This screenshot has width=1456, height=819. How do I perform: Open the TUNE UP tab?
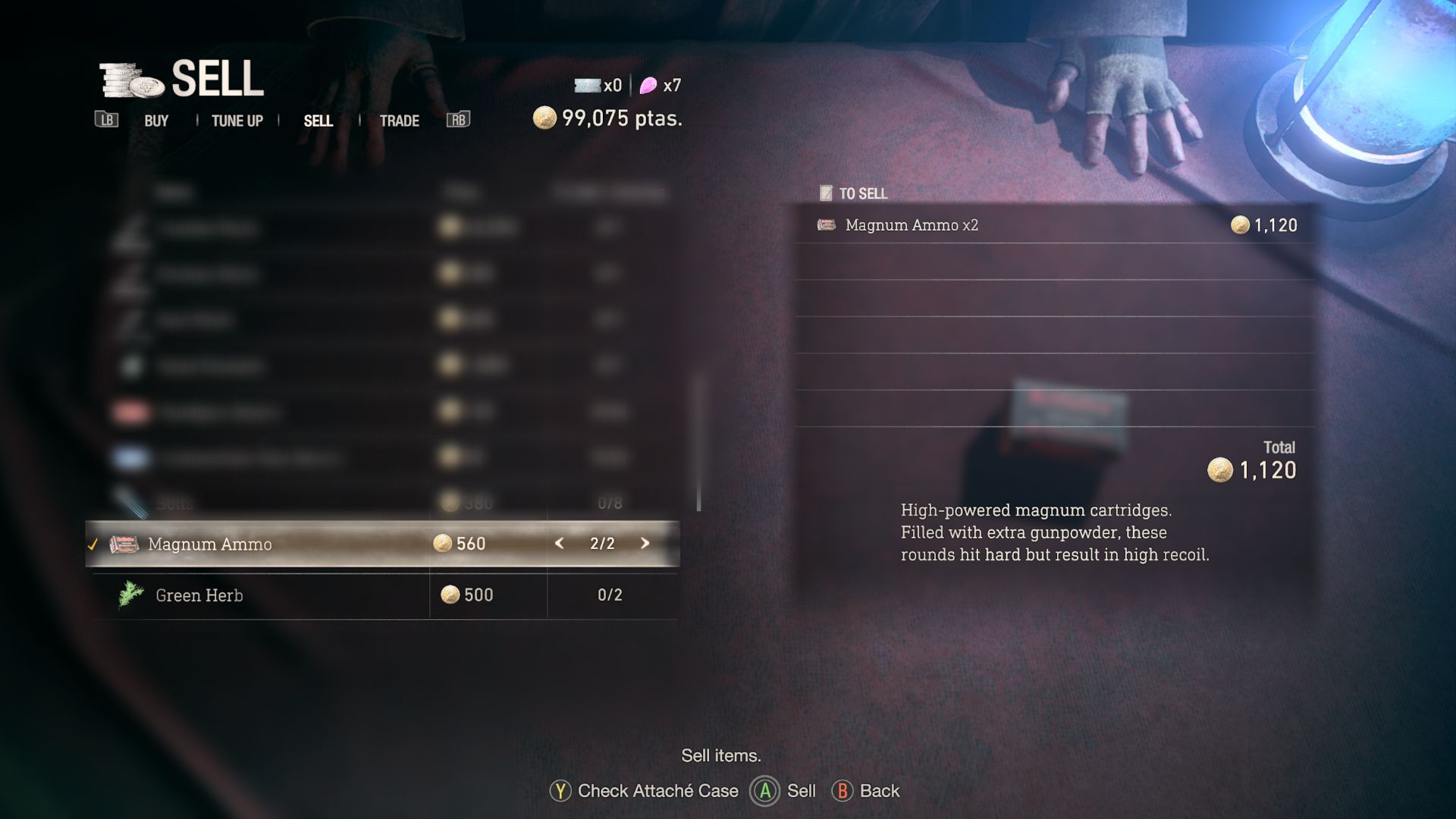pos(237,120)
